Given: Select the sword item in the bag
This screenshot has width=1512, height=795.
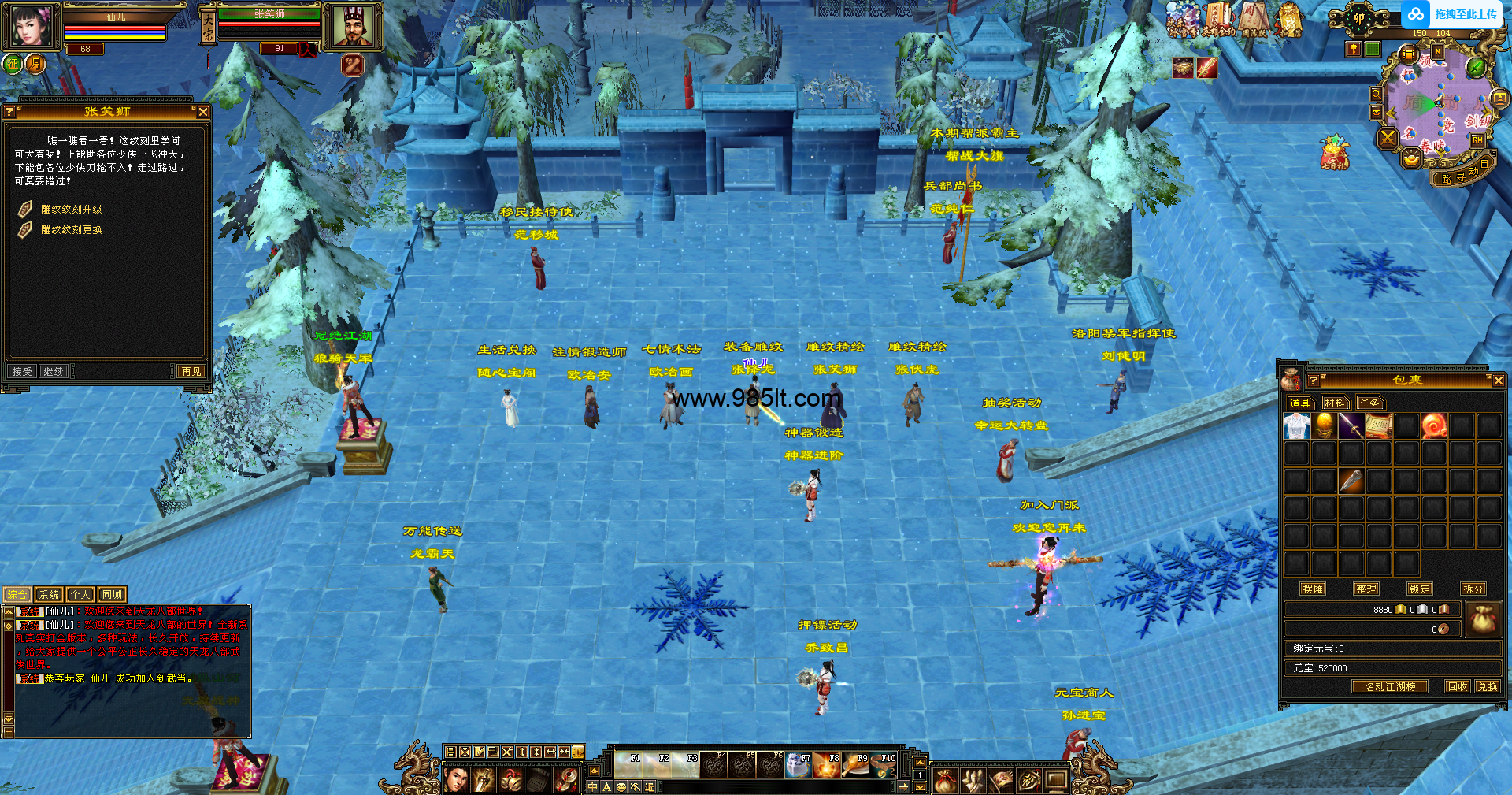Looking at the screenshot, I should click(1351, 426).
